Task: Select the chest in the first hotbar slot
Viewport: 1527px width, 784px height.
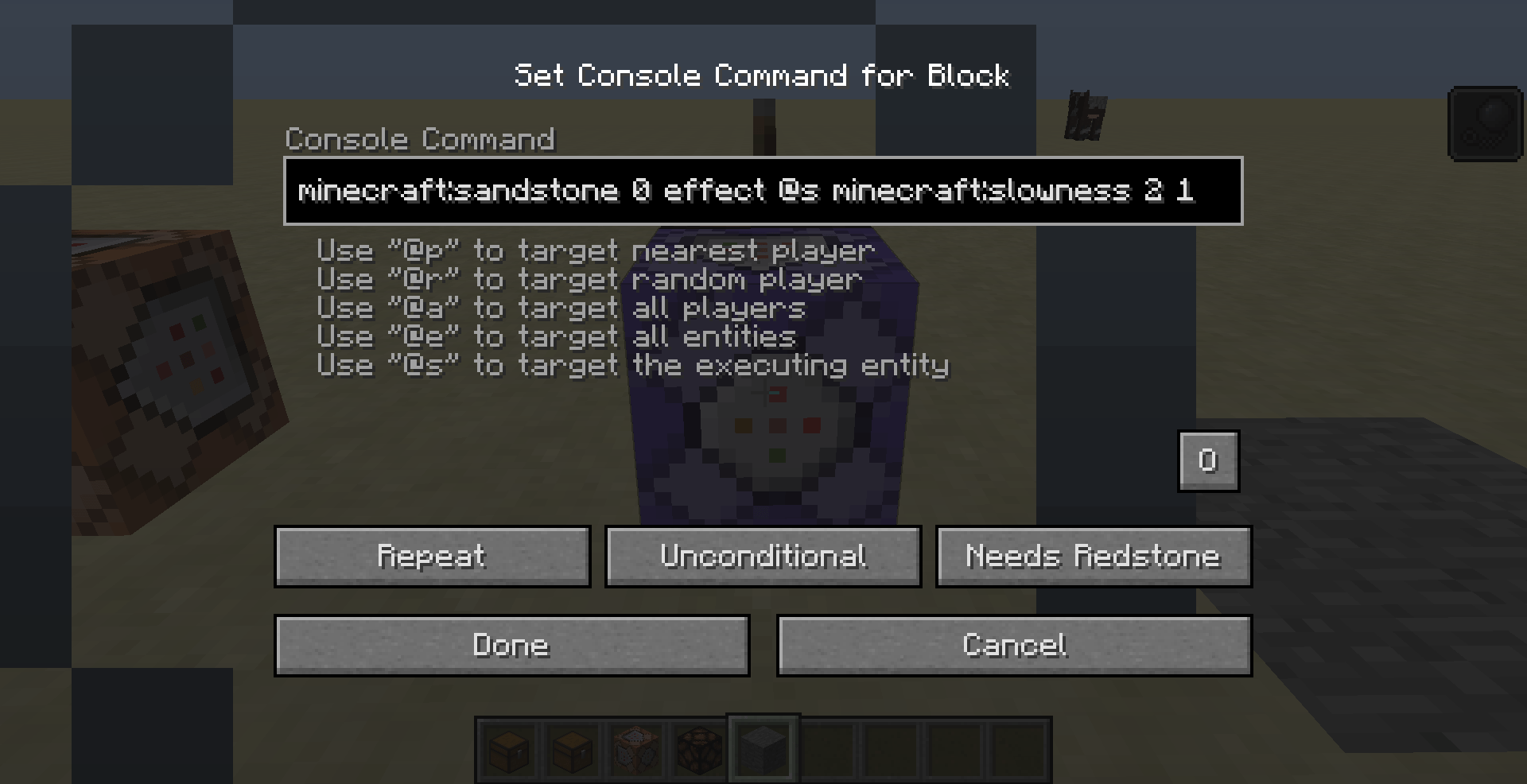Action: click(x=509, y=748)
